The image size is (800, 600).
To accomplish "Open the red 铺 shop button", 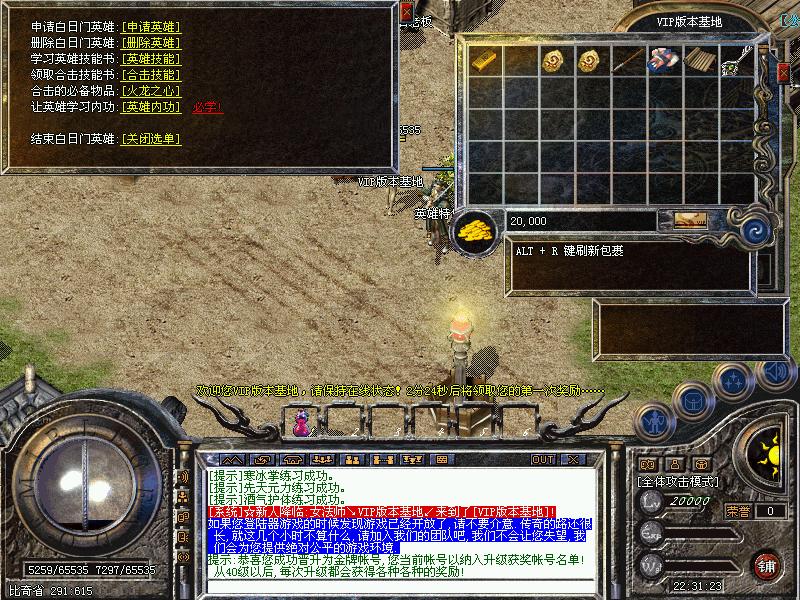I will (x=767, y=565).
